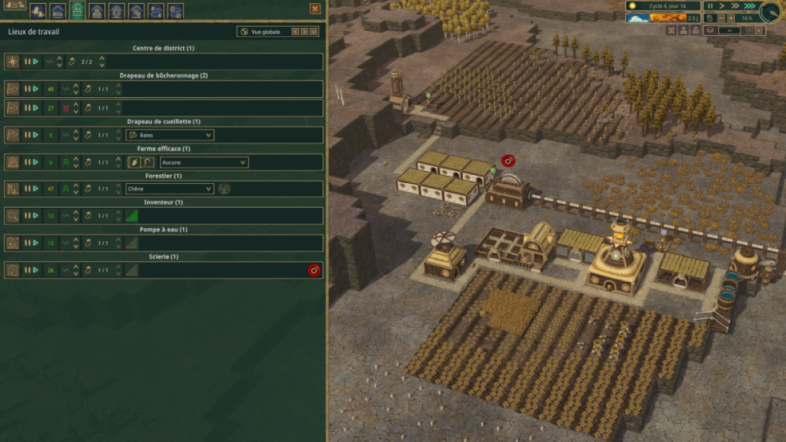Click the red status alert on Scierie row
Image resolution: width=786 pixels, height=442 pixels.
tap(314, 270)
